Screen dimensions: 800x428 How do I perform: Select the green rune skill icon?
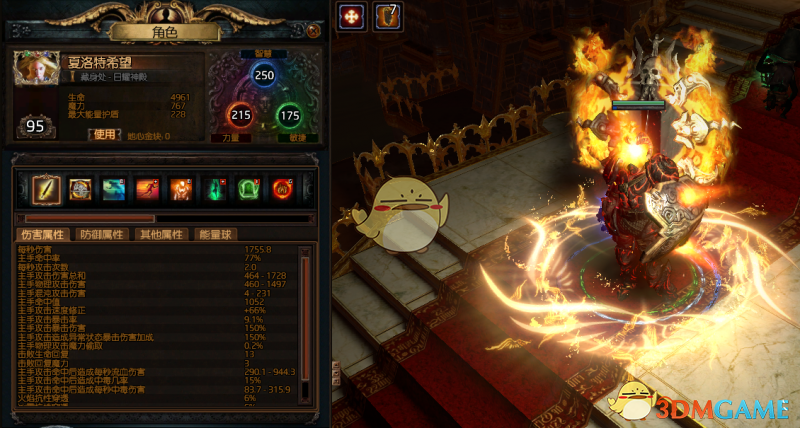point(248,188)
